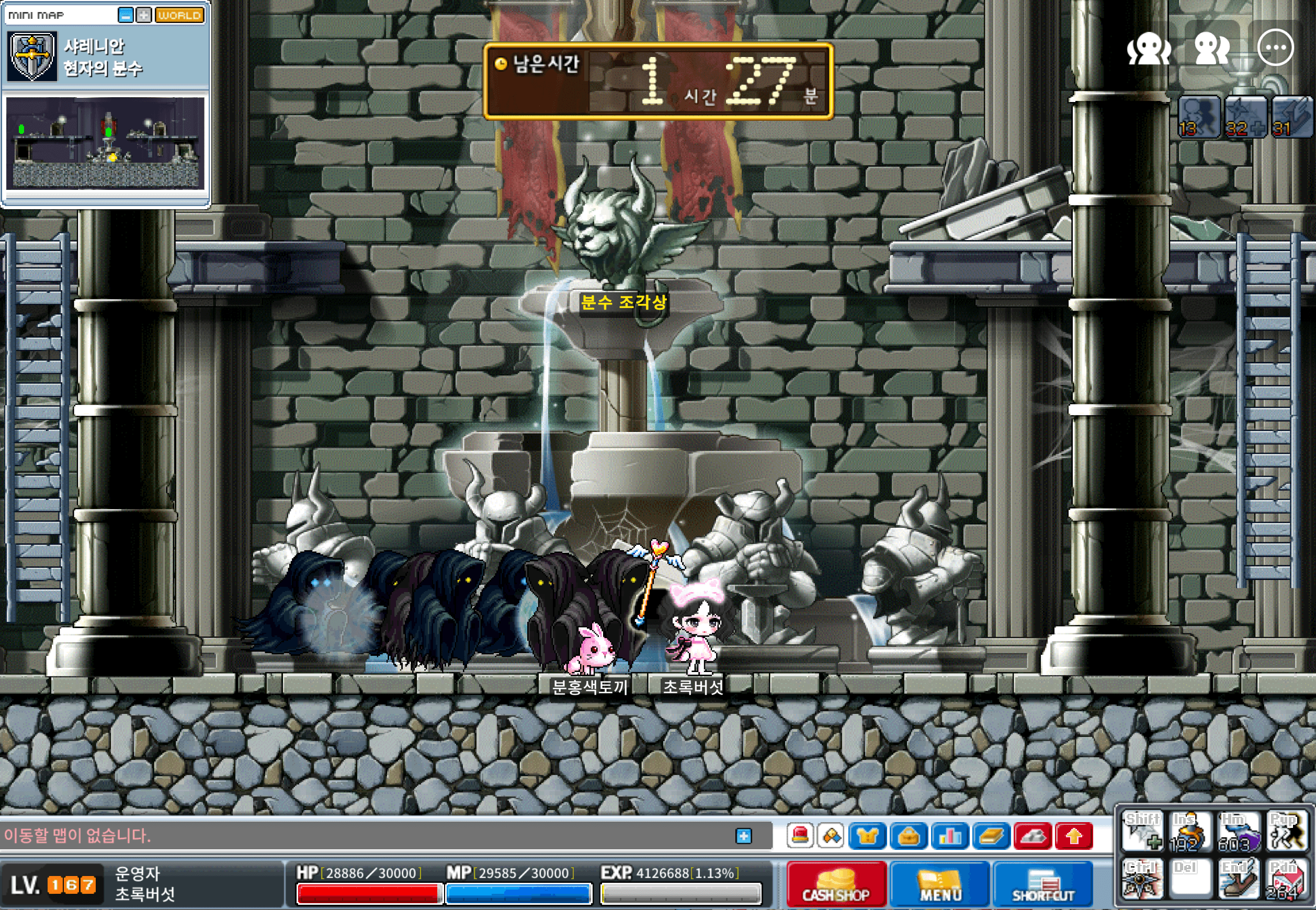This screenshot has width=1316, height=910.
Task: Open the bar chart stats icon
Action: 949,836
